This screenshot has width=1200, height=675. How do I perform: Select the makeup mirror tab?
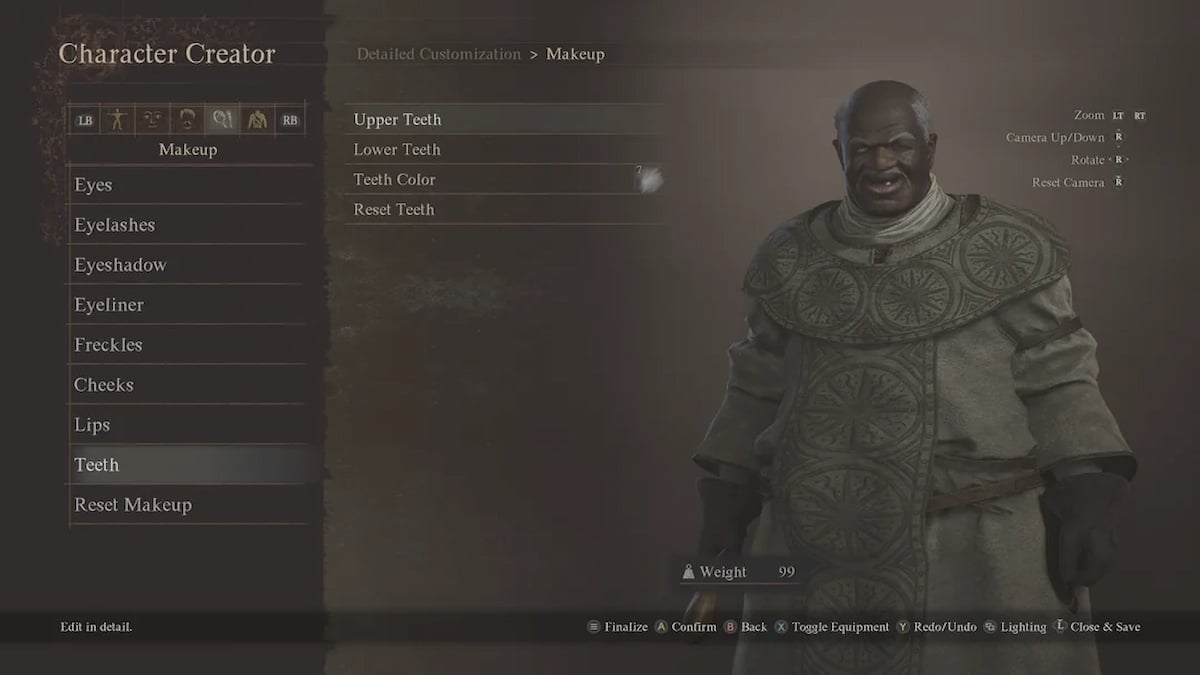pyautogui.click(x=221, y=120)
